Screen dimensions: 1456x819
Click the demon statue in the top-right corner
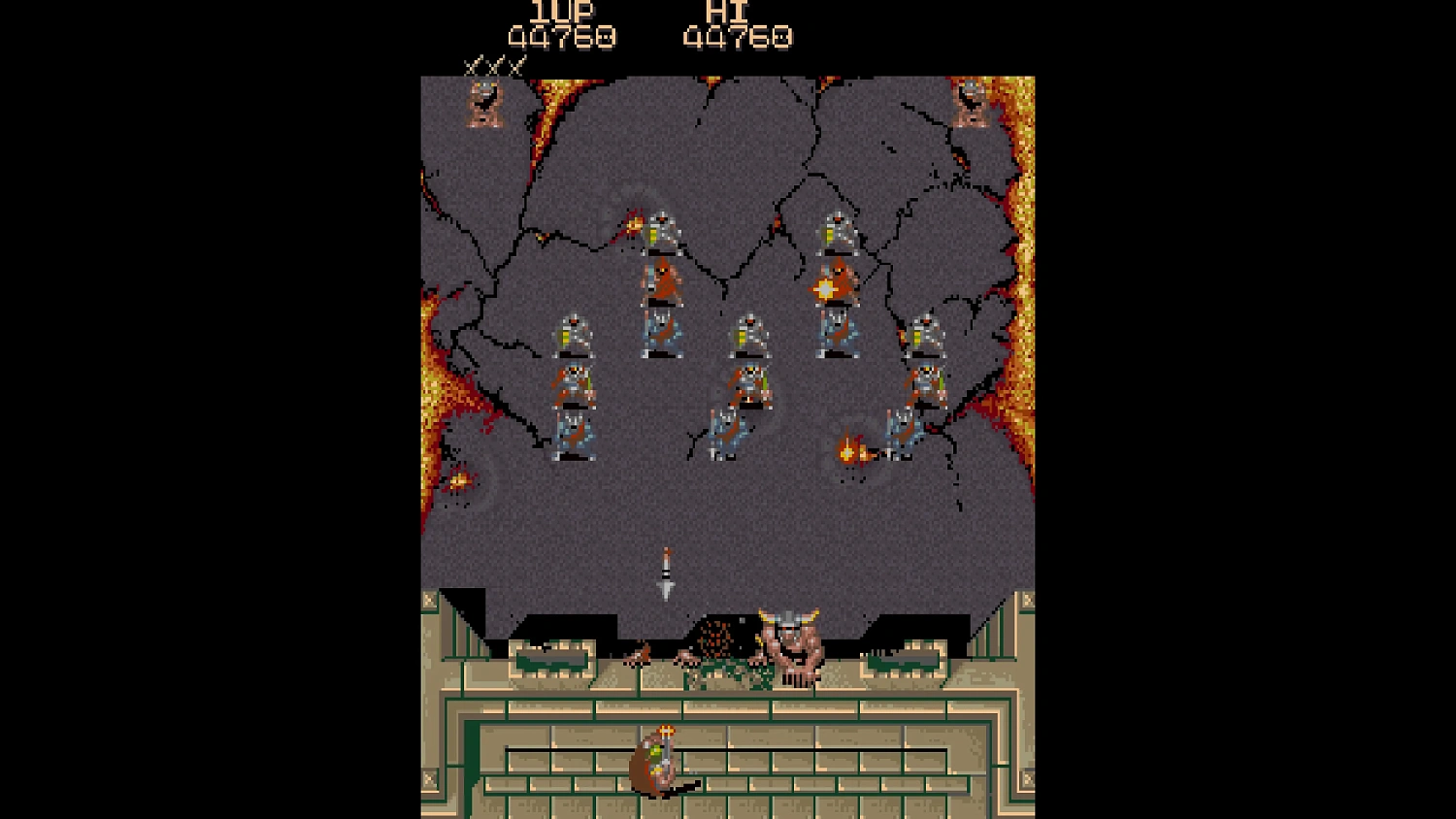click(968, 105)
